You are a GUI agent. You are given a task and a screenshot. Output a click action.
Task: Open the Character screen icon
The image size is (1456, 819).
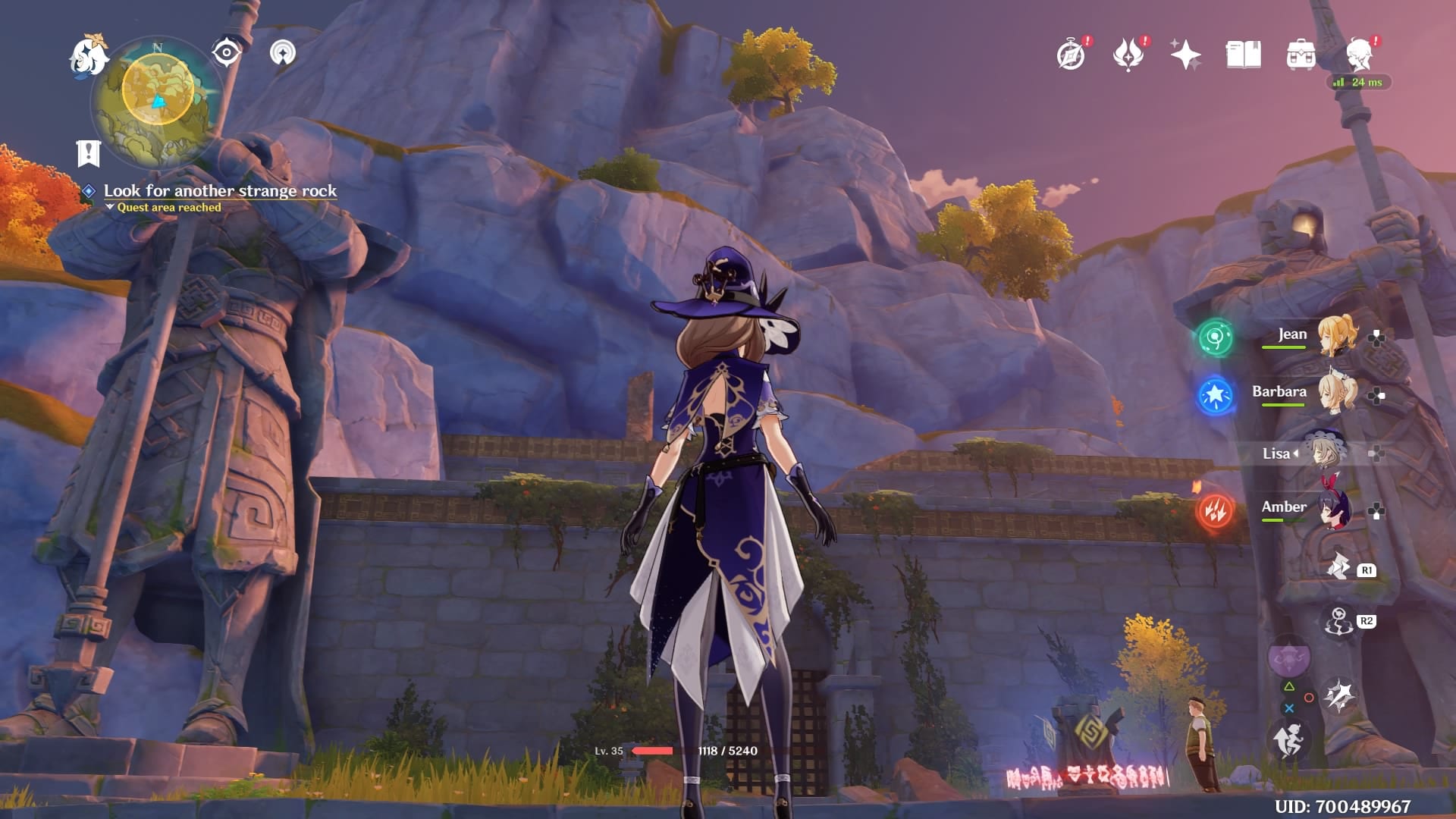pos(1359,53)
